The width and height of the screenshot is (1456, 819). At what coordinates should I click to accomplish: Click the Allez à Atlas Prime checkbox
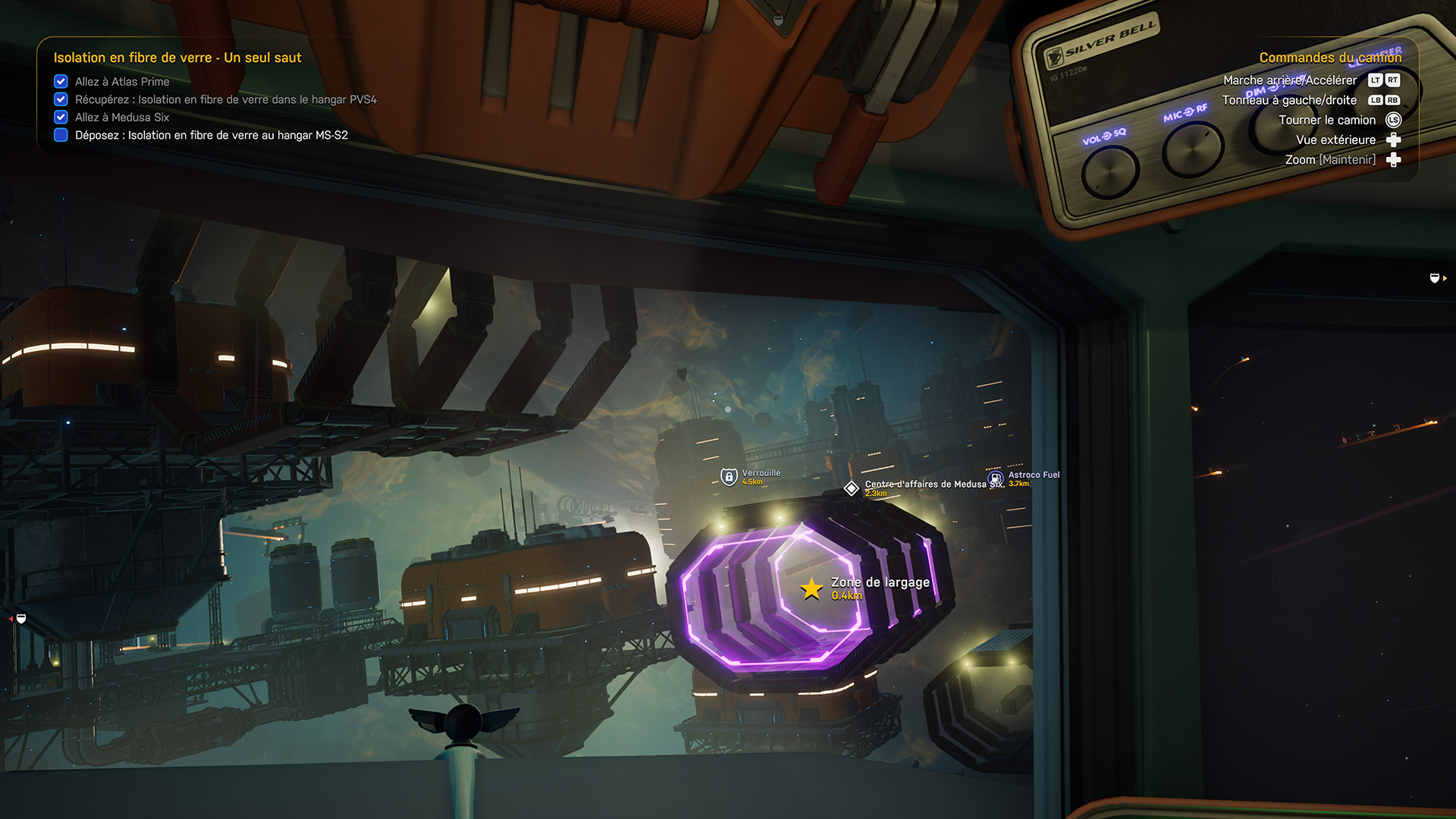tap(61, 81)
